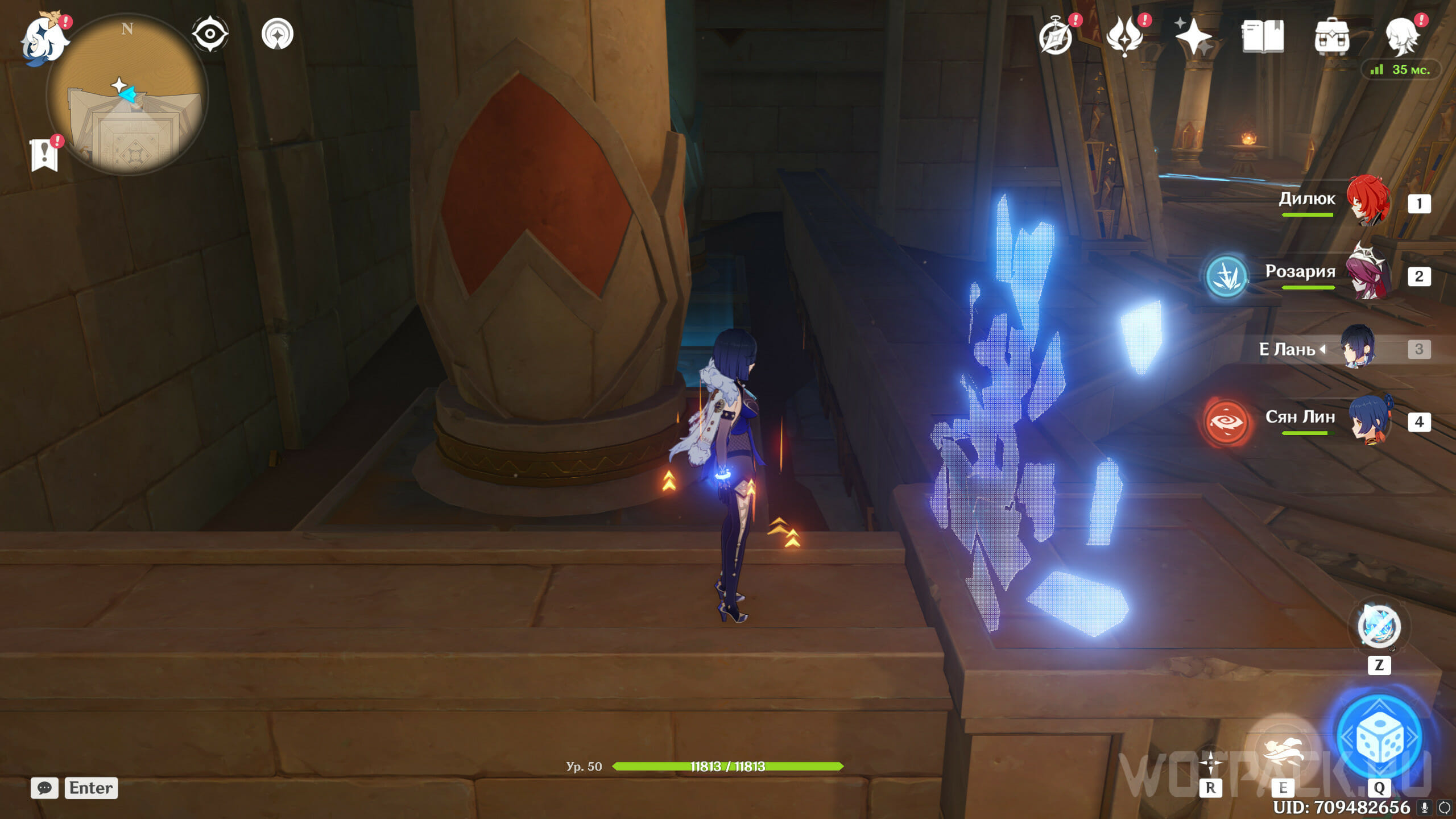The height and width of the screenshot is (819, 1456).
Task: Use the equipped gadget icon
Action: pyautogui.click(x=1379, y=627)
